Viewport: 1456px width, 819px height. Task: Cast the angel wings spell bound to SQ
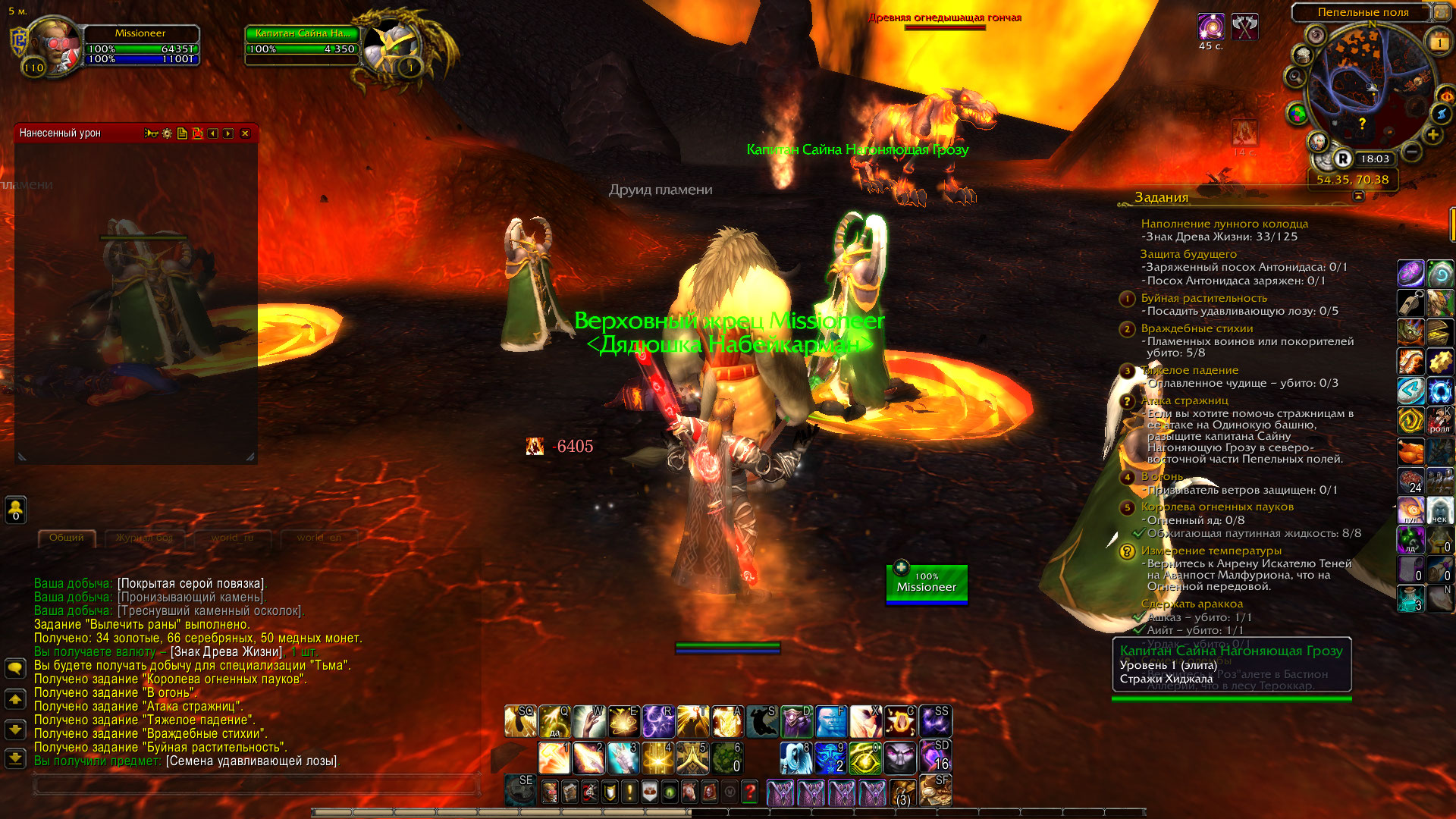coord(520,722)
